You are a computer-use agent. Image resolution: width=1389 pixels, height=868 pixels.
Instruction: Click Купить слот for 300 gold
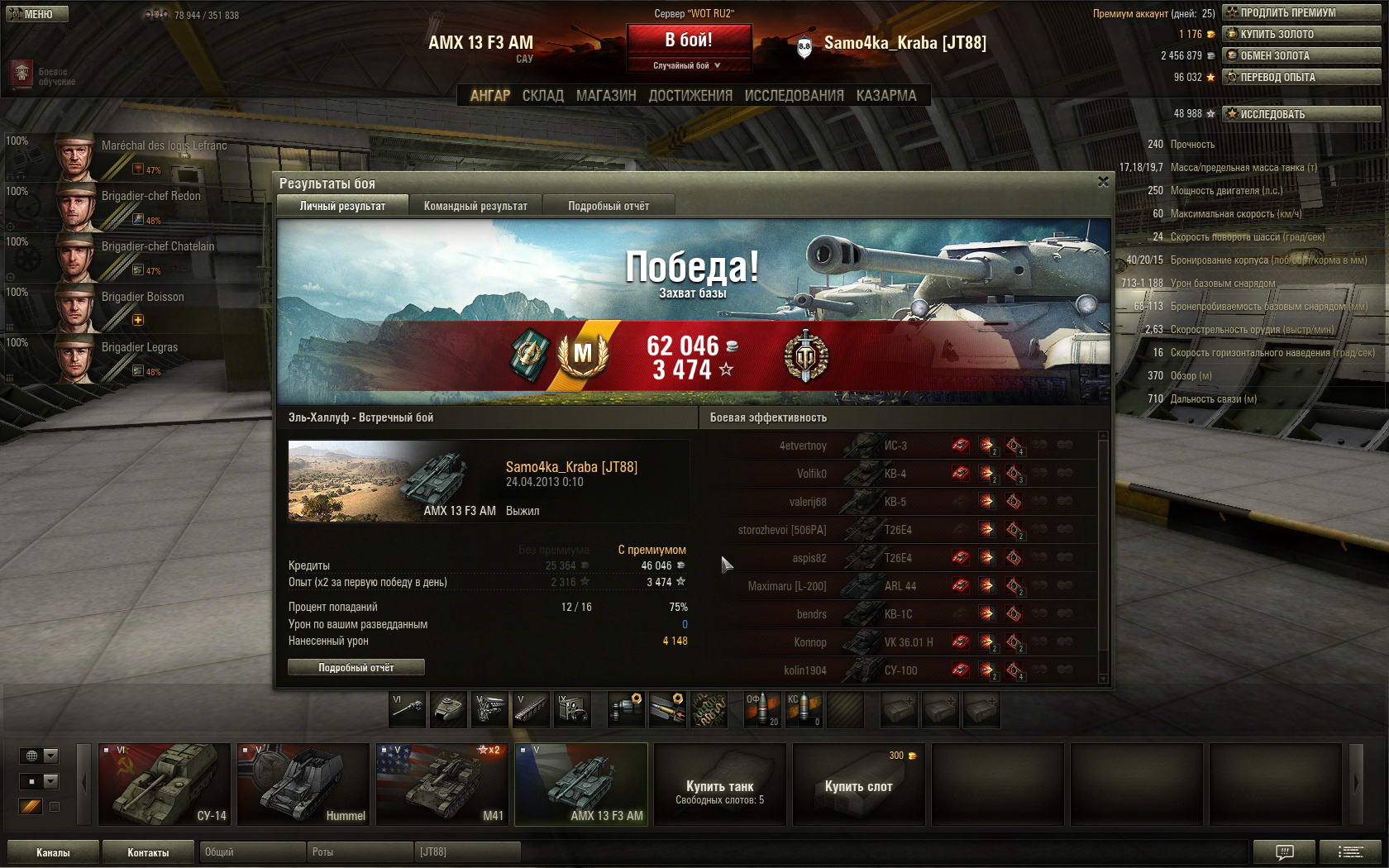pos(858,784)
